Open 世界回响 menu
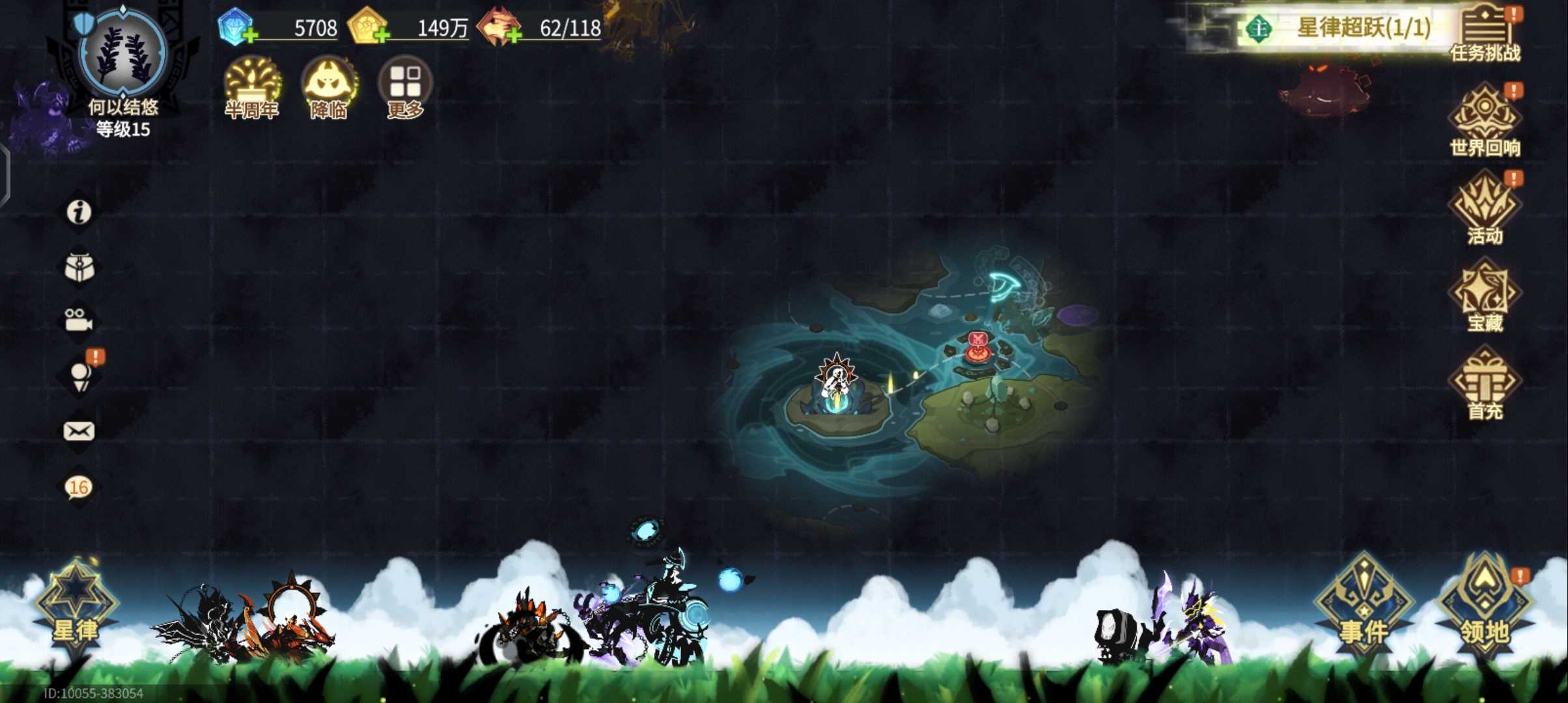Image resolution: width=1568 pixels, height=703 pixels. tap(1485, 122)
